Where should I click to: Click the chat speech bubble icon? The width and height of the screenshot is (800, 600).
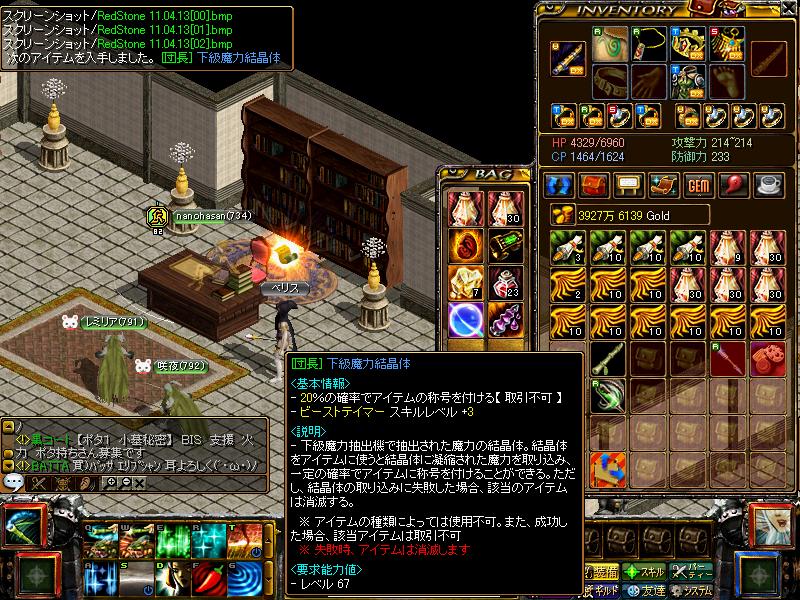14,482
